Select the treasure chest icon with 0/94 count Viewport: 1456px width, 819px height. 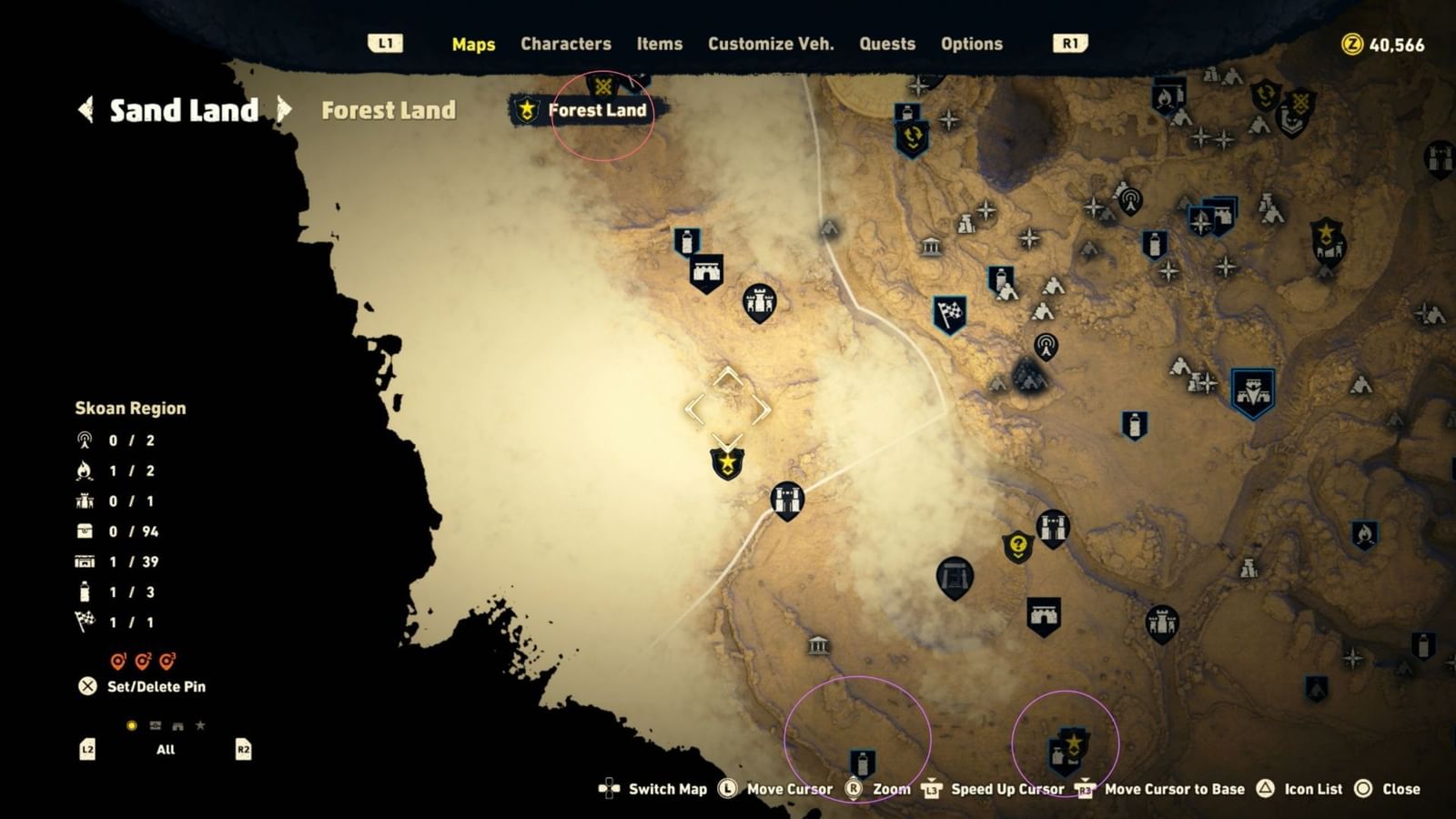pos(83,530)
